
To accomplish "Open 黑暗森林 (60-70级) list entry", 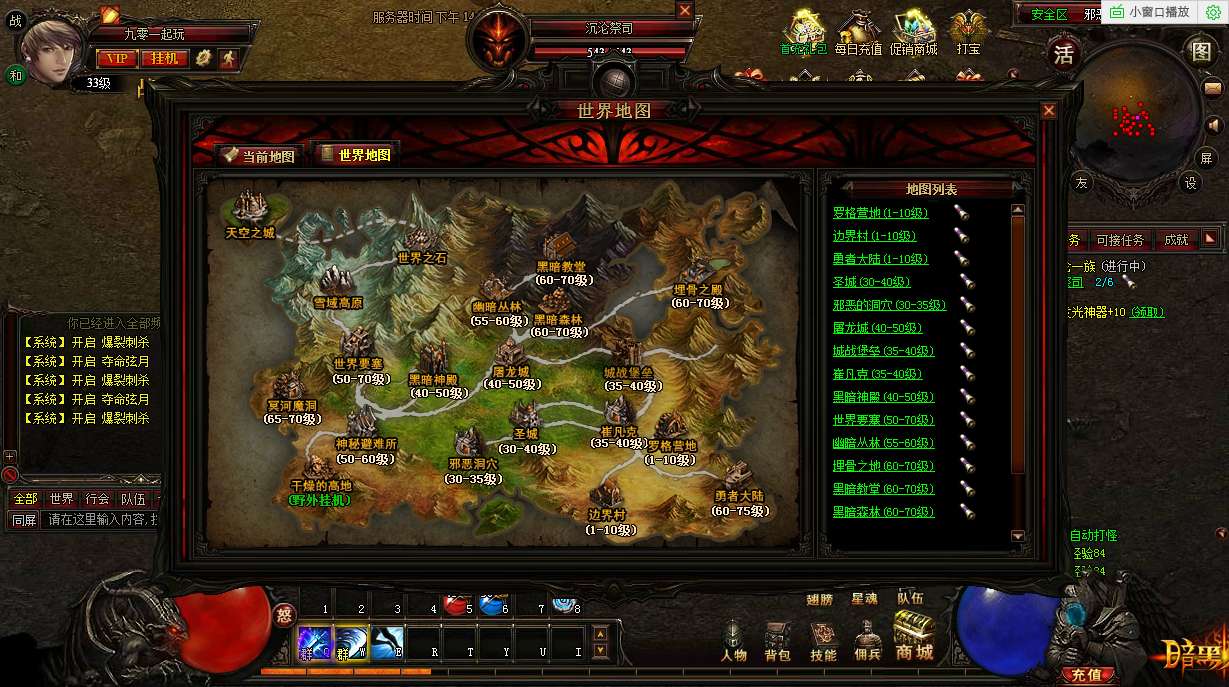I will point(883,512).
